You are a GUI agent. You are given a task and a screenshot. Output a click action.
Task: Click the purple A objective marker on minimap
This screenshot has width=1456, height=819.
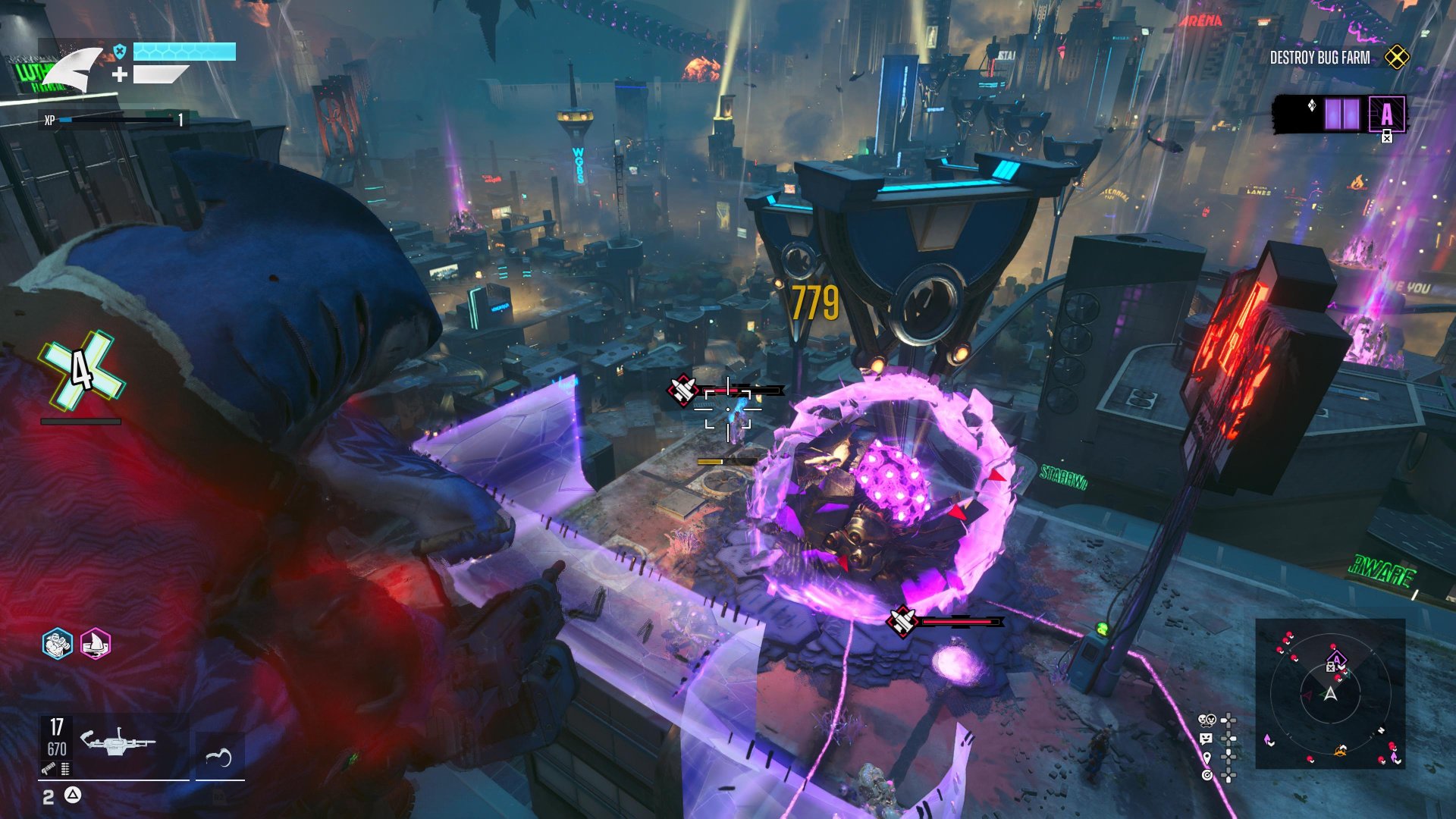coord(1336,658)
